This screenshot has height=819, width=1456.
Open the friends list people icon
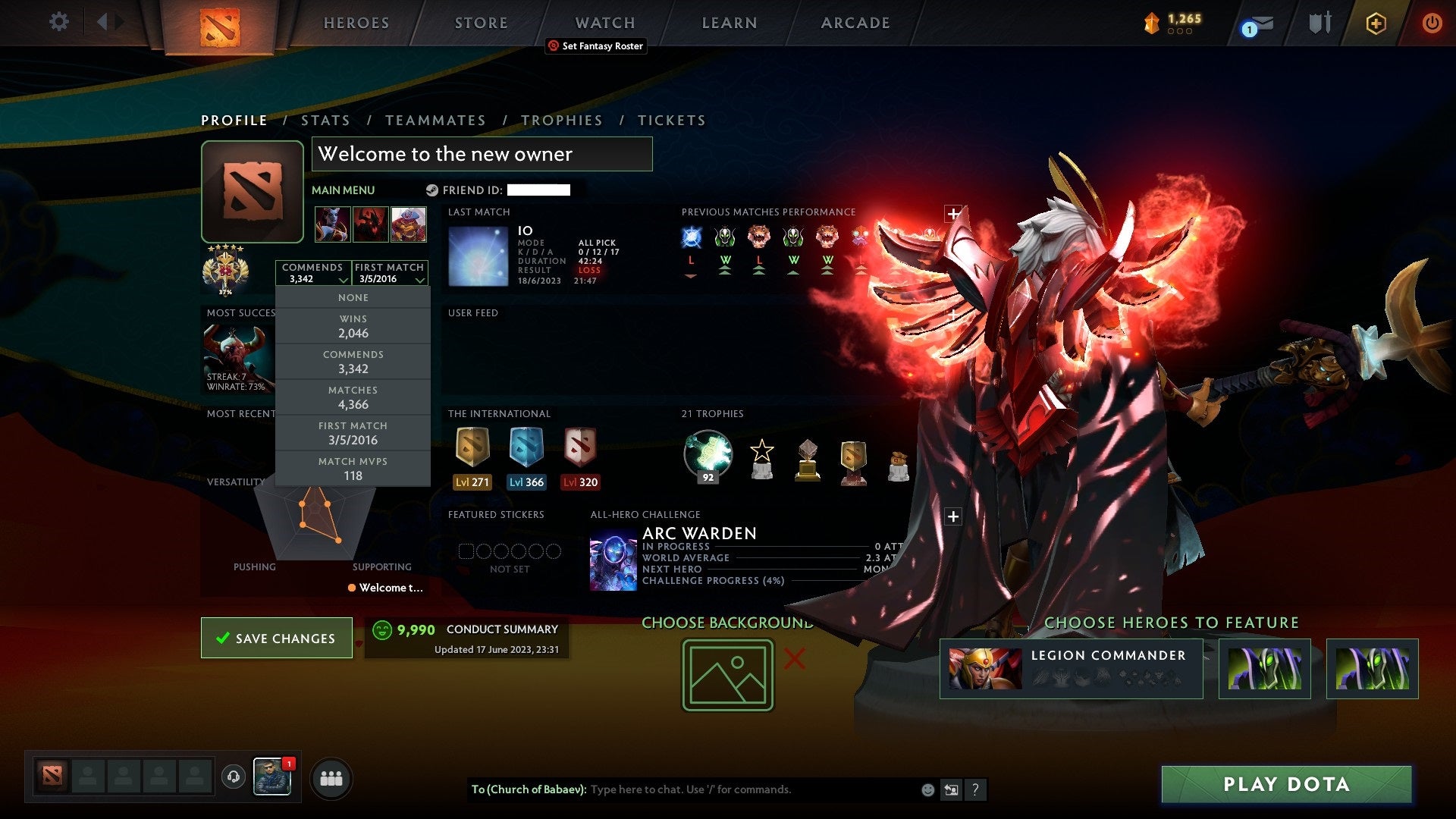point(331,777)
